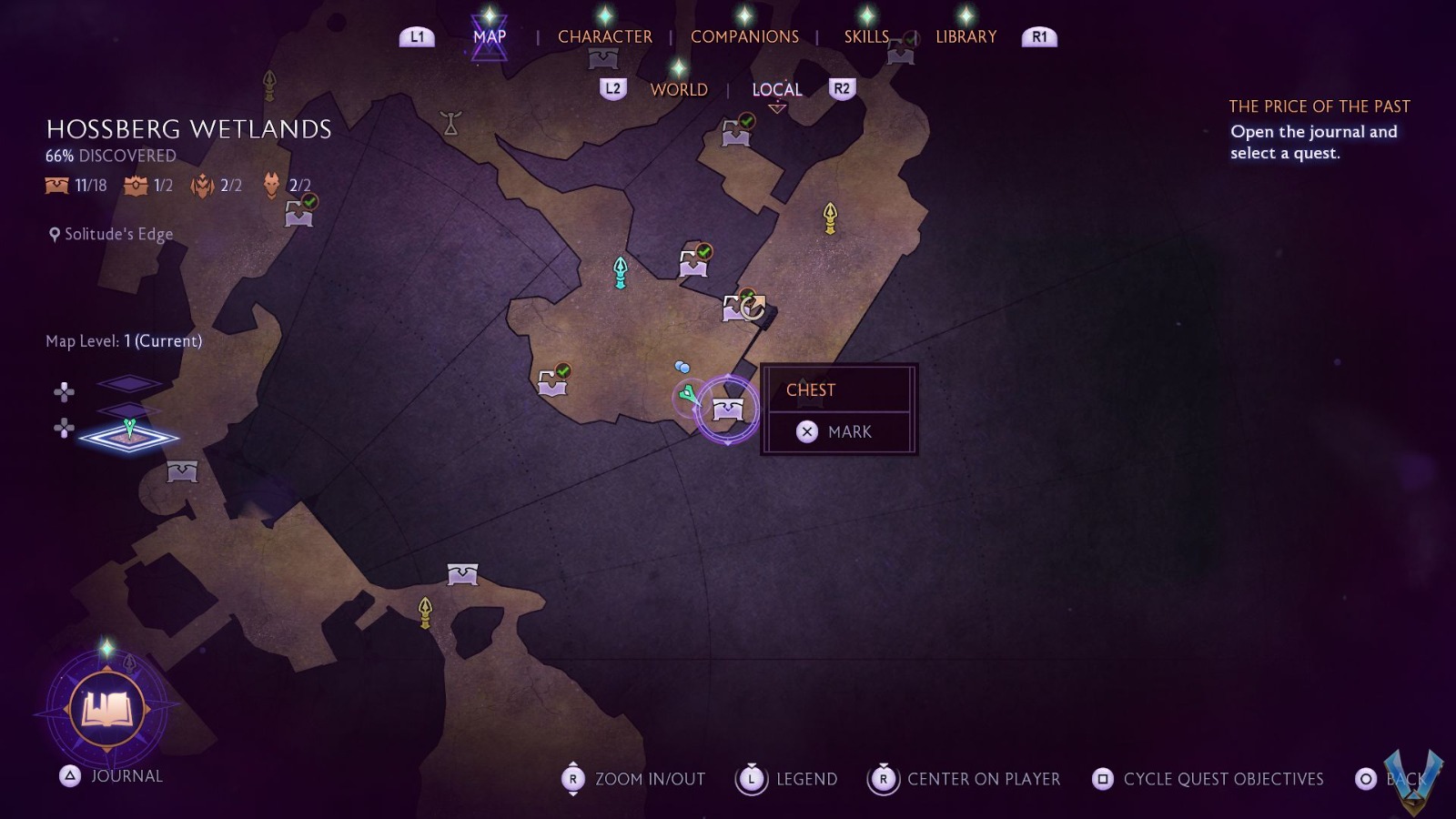1456x819 pixels.
Task: Click the L2 prompt beside WORLD
Action: pyautogui.click(x=612, y=88)
